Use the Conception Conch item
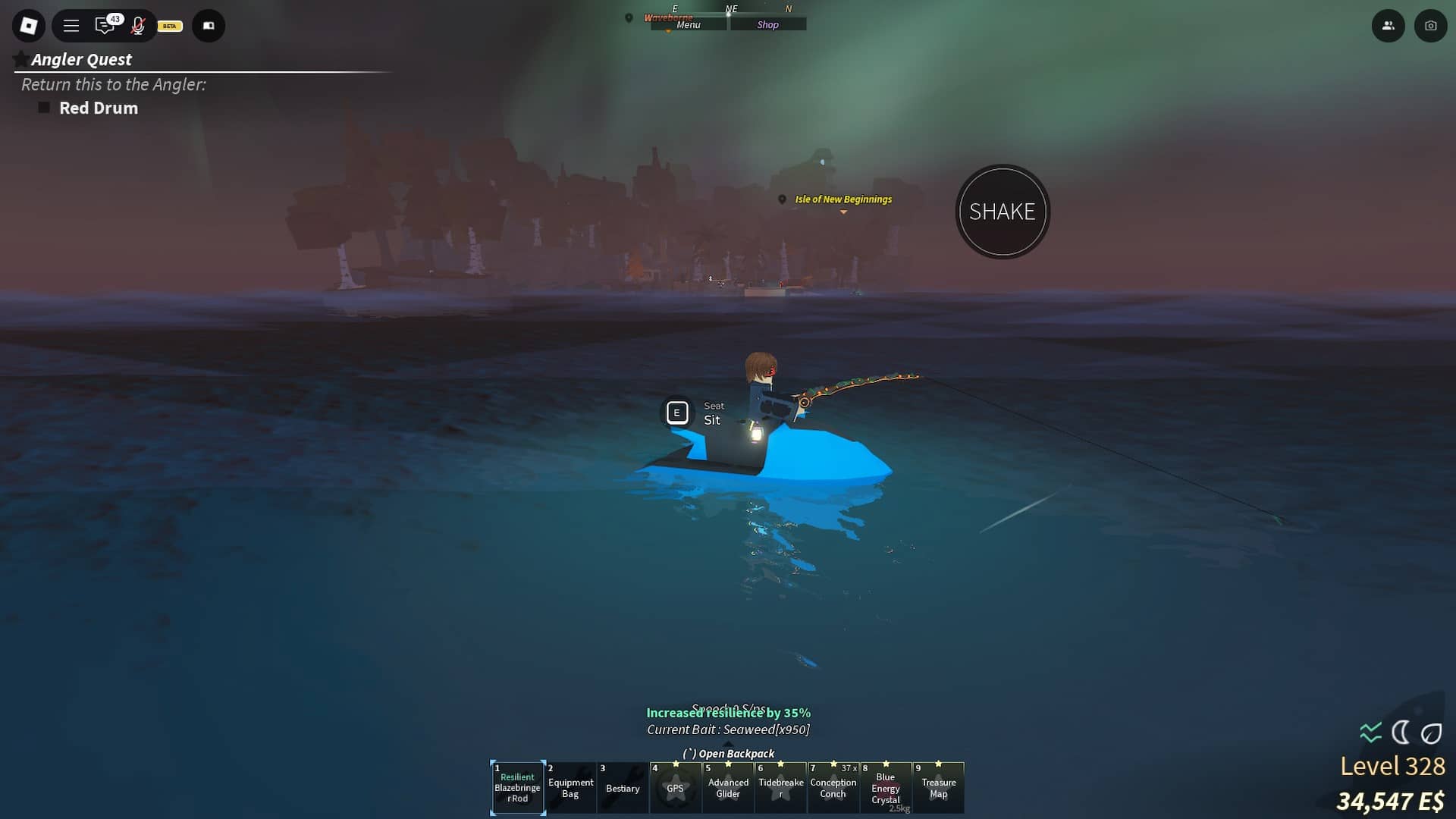The width and height of the screenshot is (1456, 819). tap(833, 788)
